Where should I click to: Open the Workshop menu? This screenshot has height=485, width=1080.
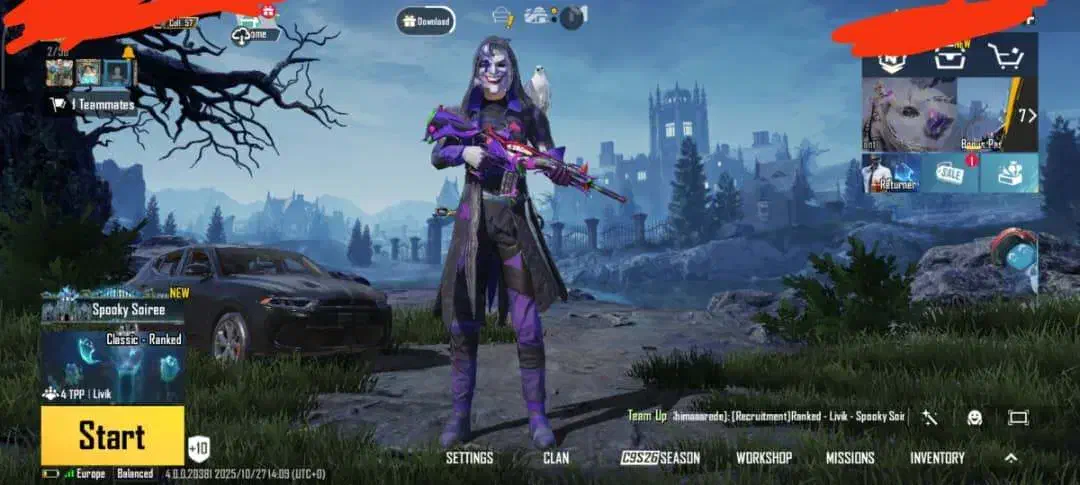pyautogui.click(x=764, y=458)
